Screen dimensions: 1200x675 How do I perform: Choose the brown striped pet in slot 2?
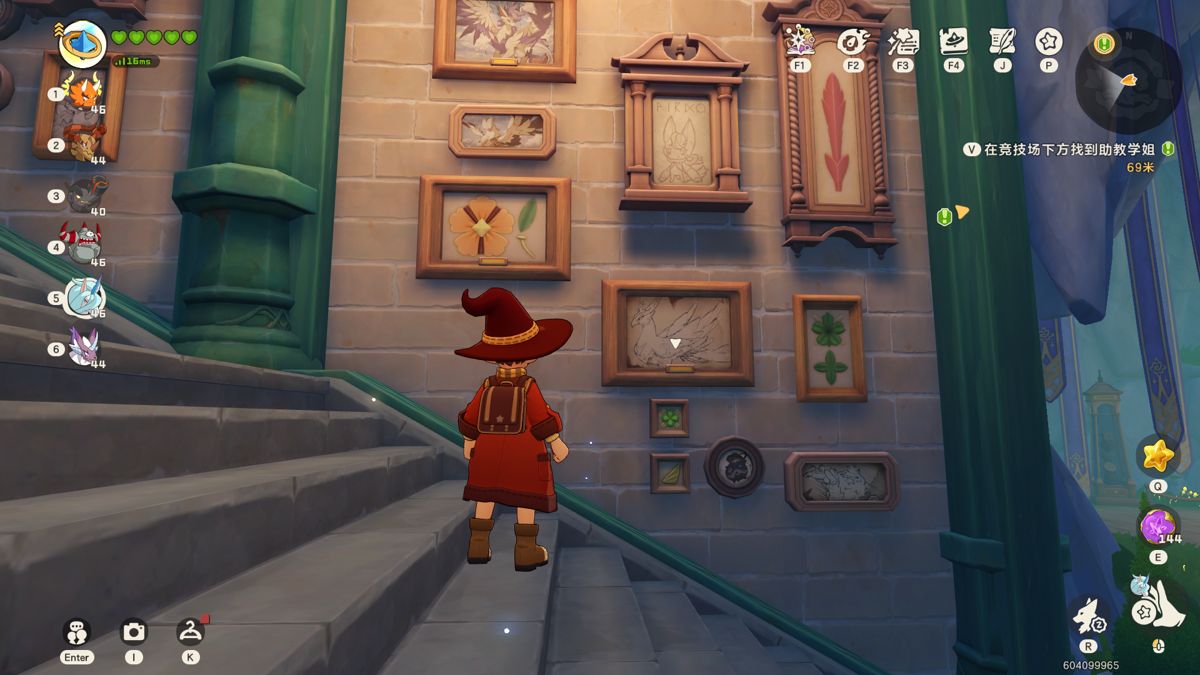[x=84, y=144]
